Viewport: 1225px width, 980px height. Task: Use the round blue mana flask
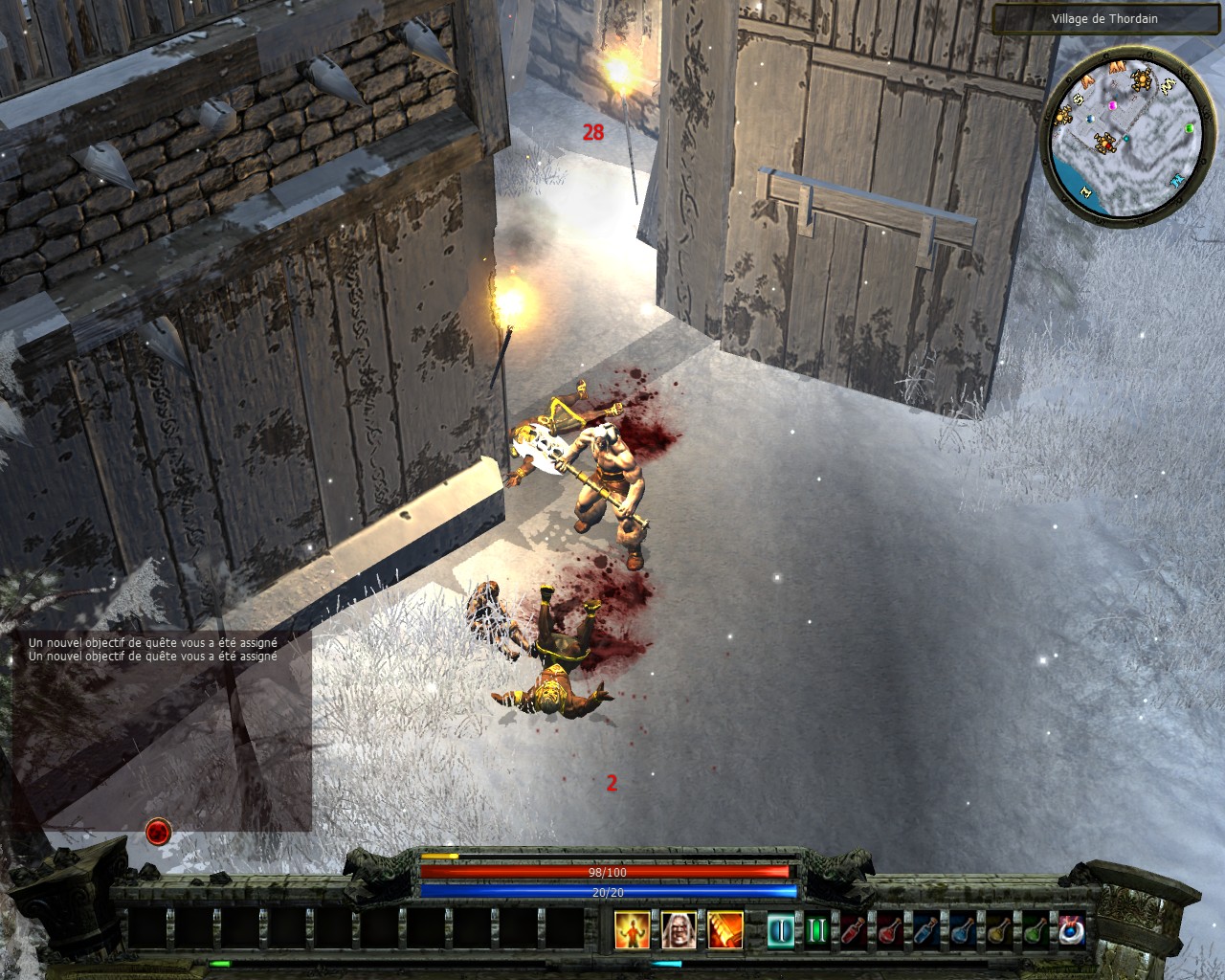[x=962, y=930]
